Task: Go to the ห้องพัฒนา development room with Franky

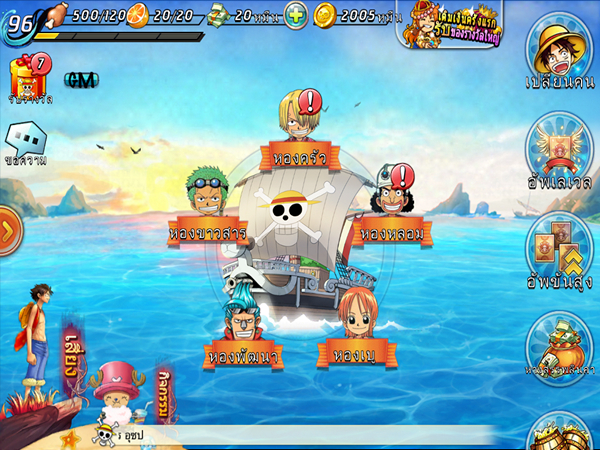Action: coord(244,353)
